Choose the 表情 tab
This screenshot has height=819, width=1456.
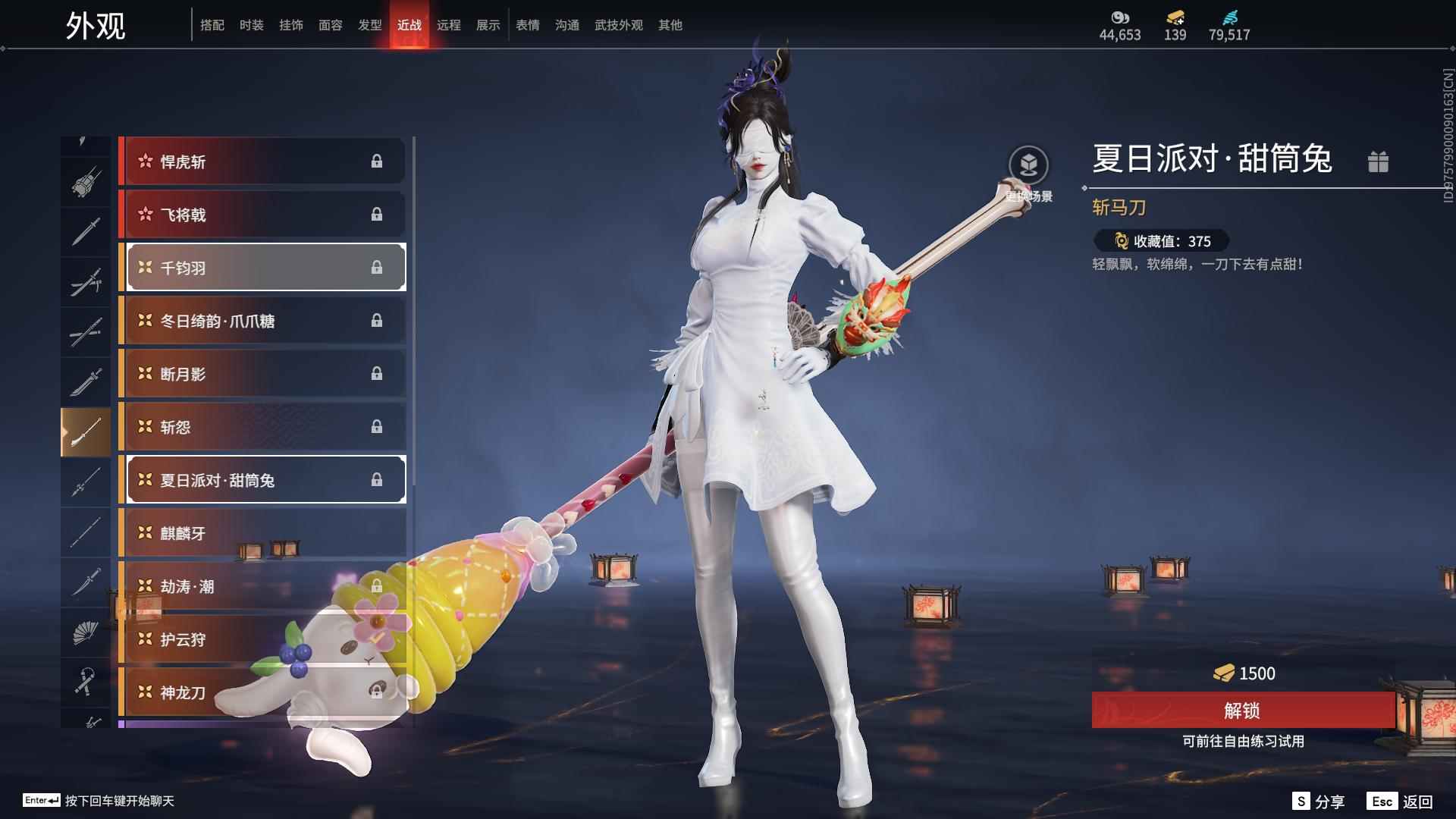pos(527,25)
